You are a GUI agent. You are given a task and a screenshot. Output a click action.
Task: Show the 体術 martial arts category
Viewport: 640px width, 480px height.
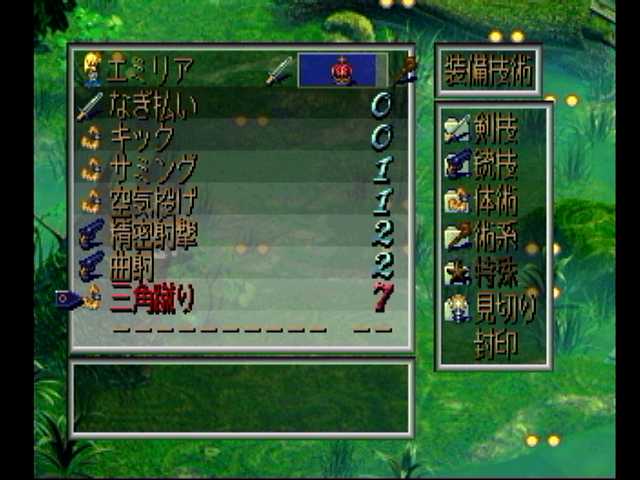[496, 200]
